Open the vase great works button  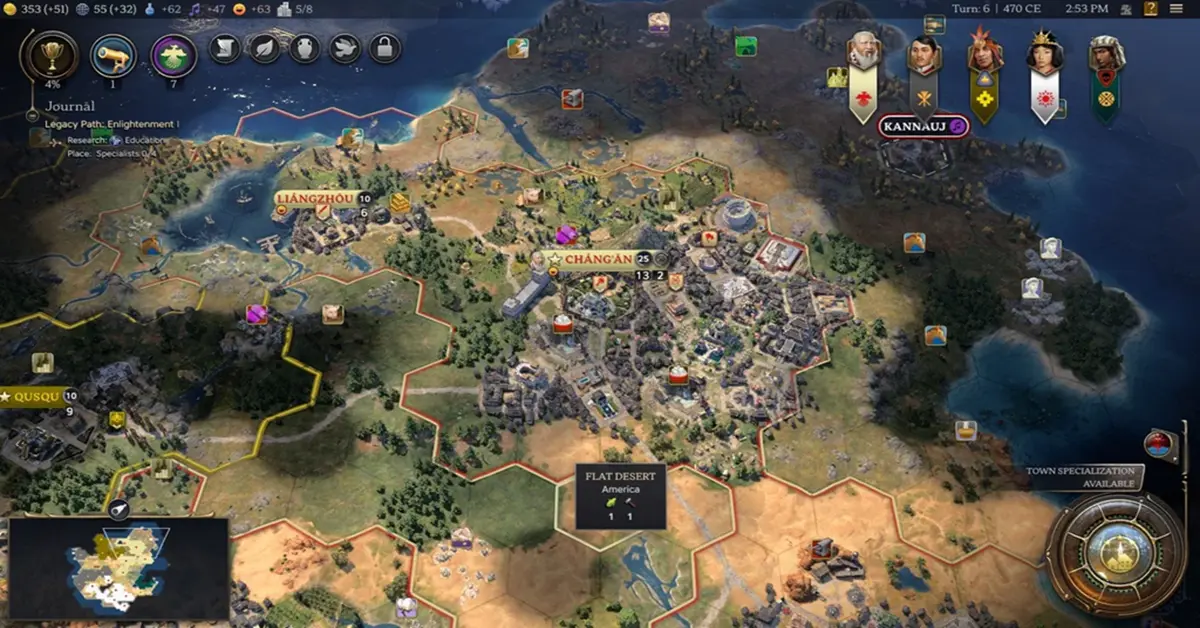click(304, 47)
